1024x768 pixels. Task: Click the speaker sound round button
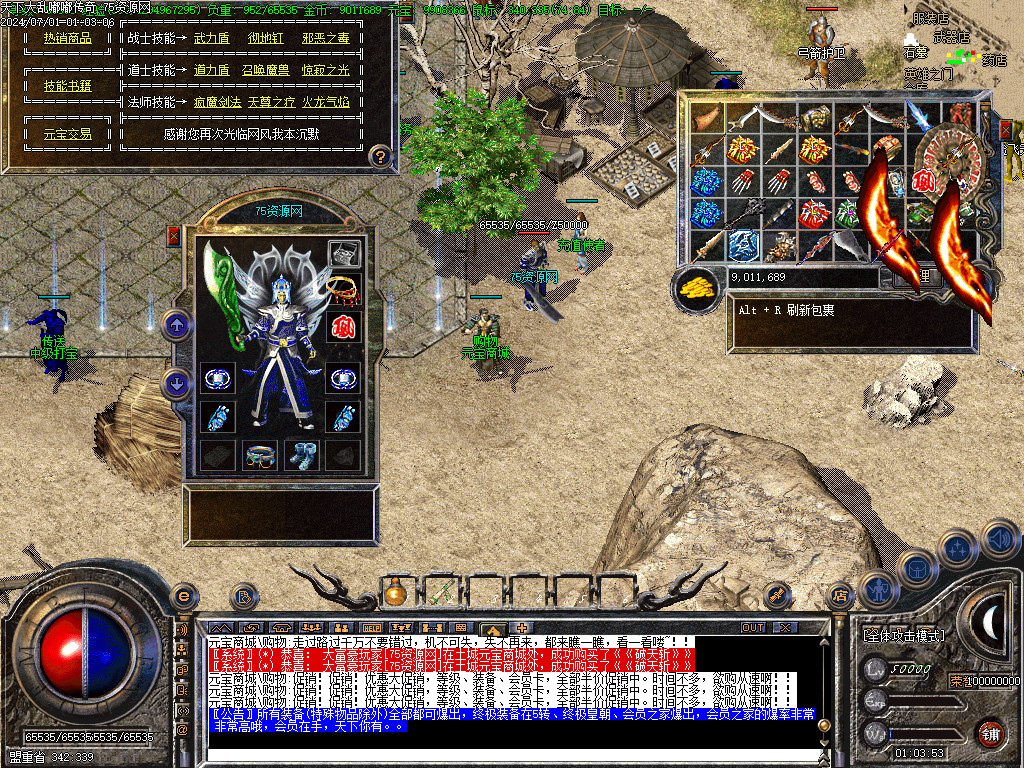[x=999, y=538]
